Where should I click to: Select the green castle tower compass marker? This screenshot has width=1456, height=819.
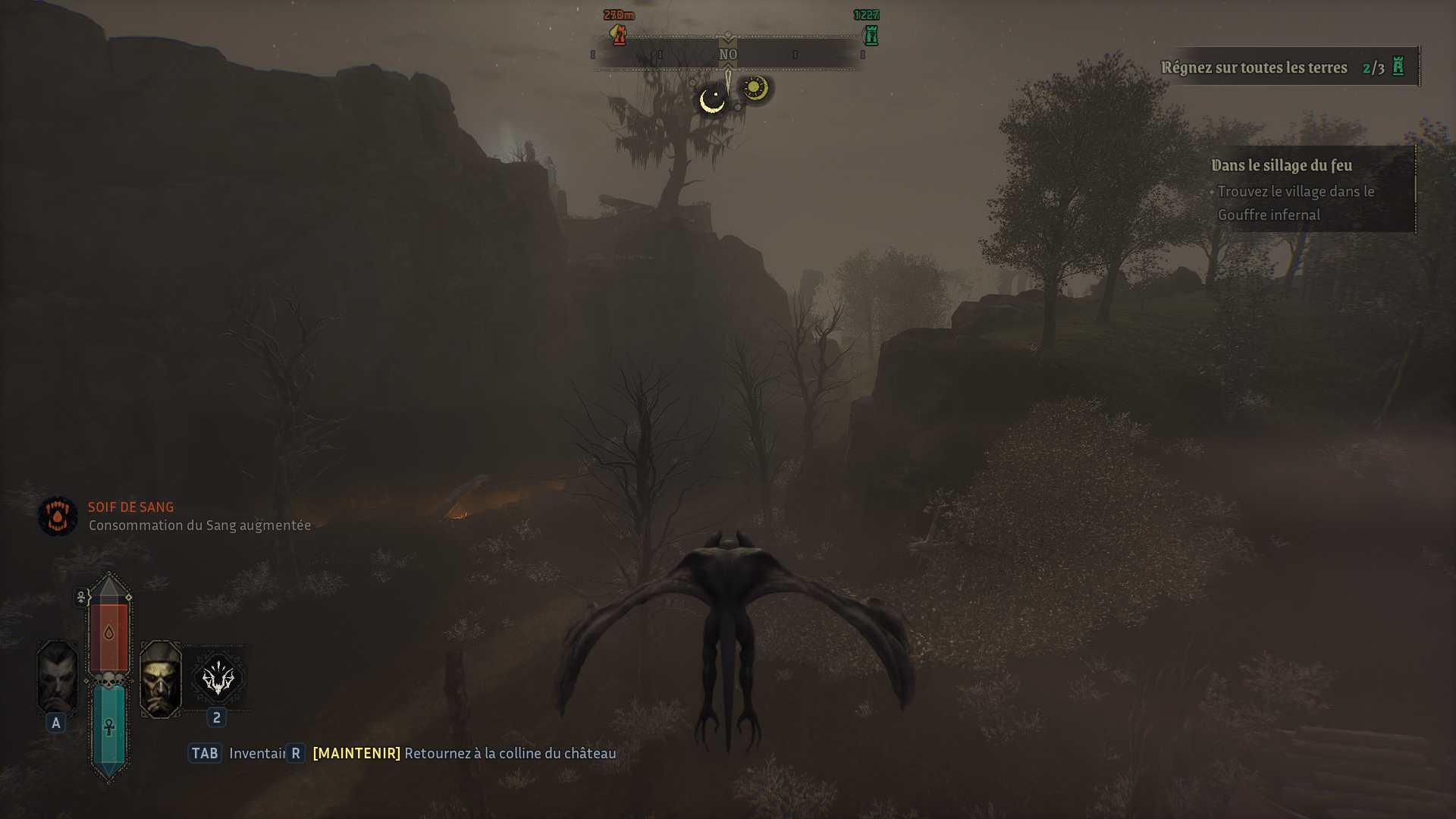point(871,35)
